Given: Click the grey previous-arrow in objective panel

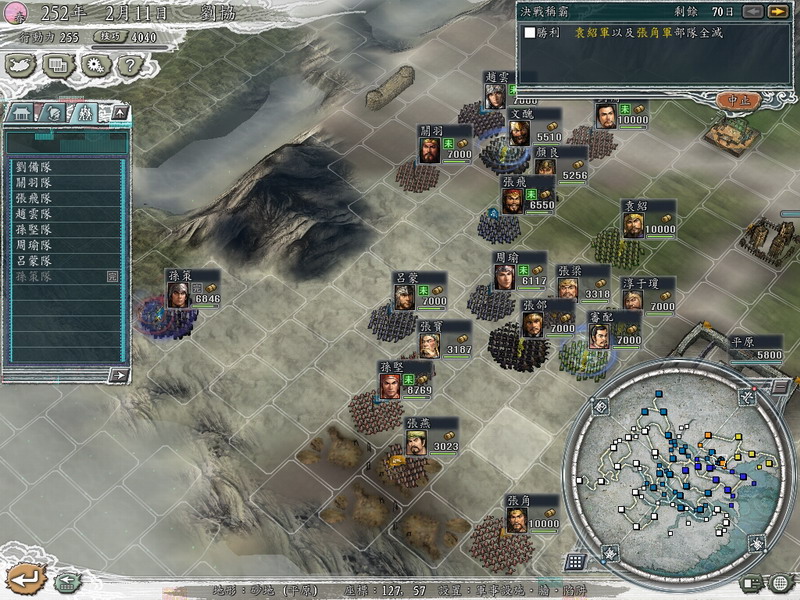Looking at the screenshot, I should pos(752,11).
